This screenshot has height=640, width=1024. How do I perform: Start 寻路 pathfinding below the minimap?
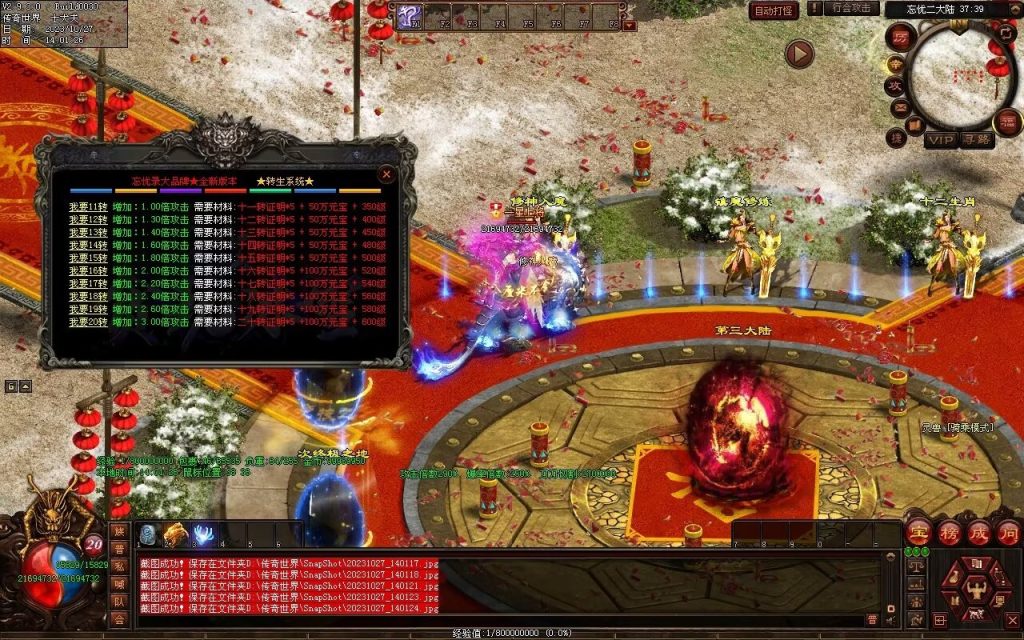pyautogui.click(x=976, y=139)
